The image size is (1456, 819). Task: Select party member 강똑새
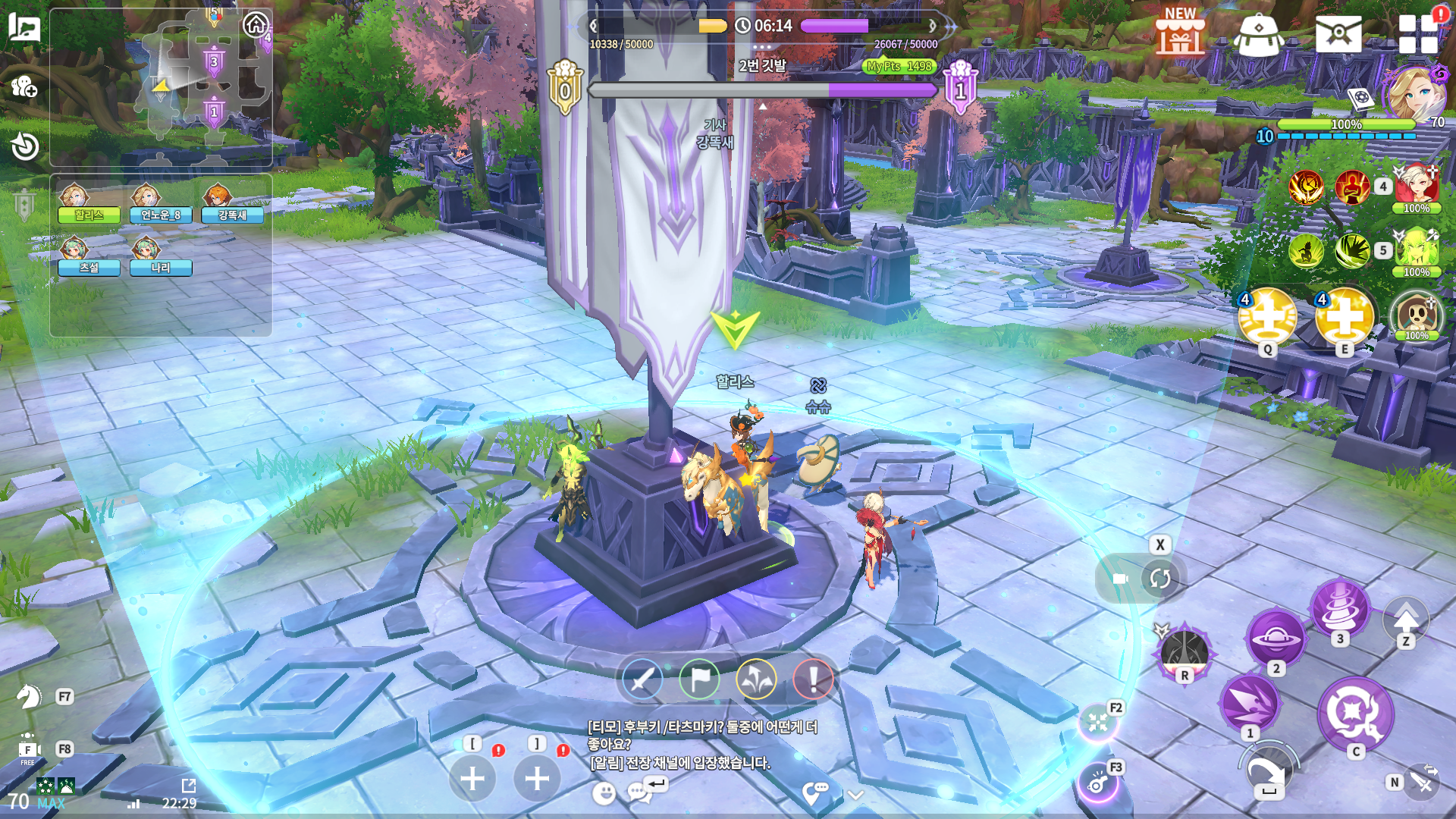(x=232, y=205)
